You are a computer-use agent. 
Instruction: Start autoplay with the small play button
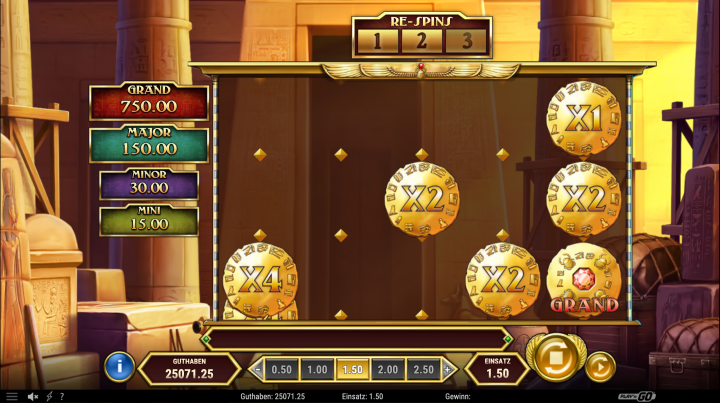point(600,366)
